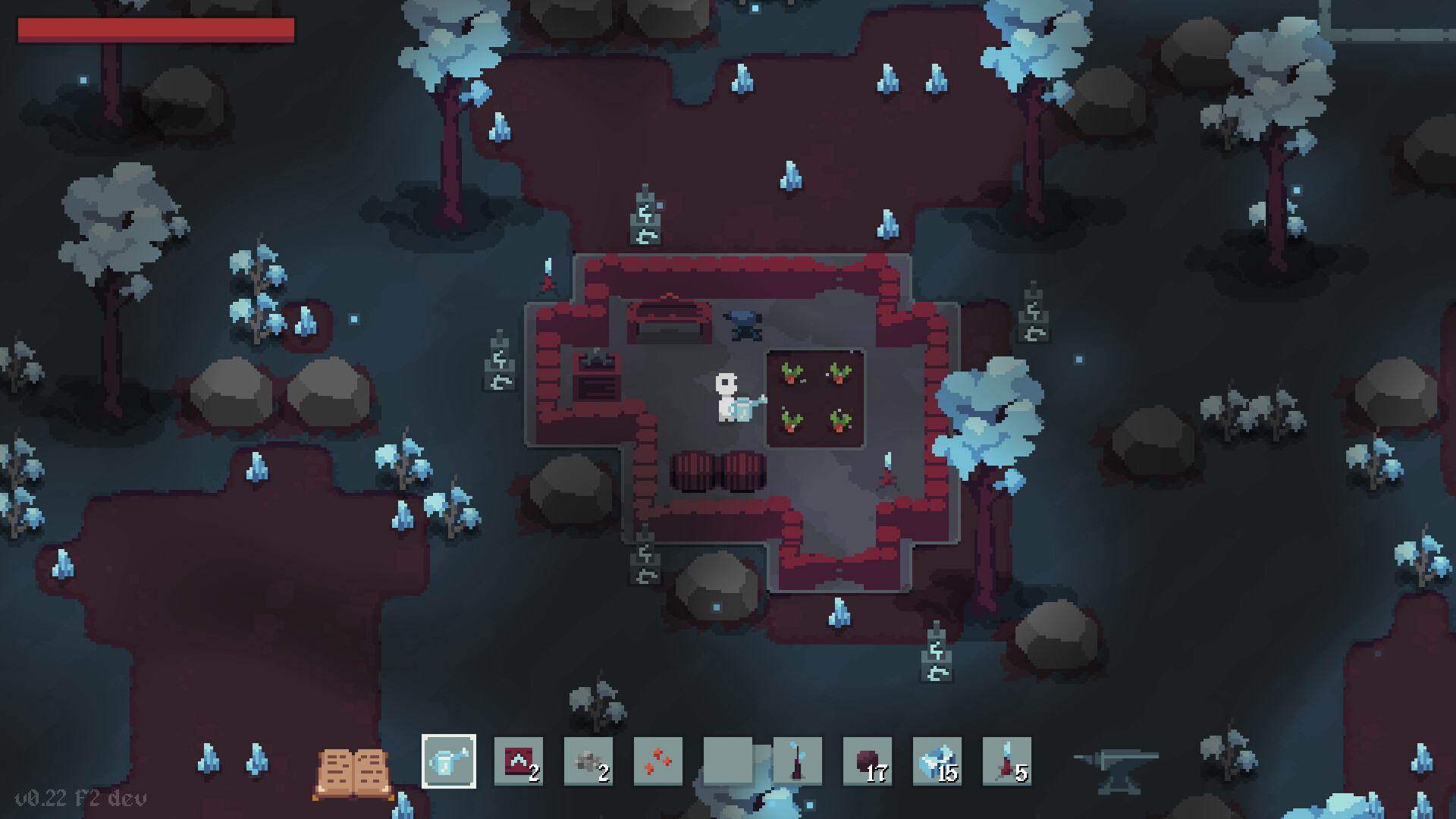Select the red block slot with 2
Screen dimensions: 1456x819
tap(519, 761)
